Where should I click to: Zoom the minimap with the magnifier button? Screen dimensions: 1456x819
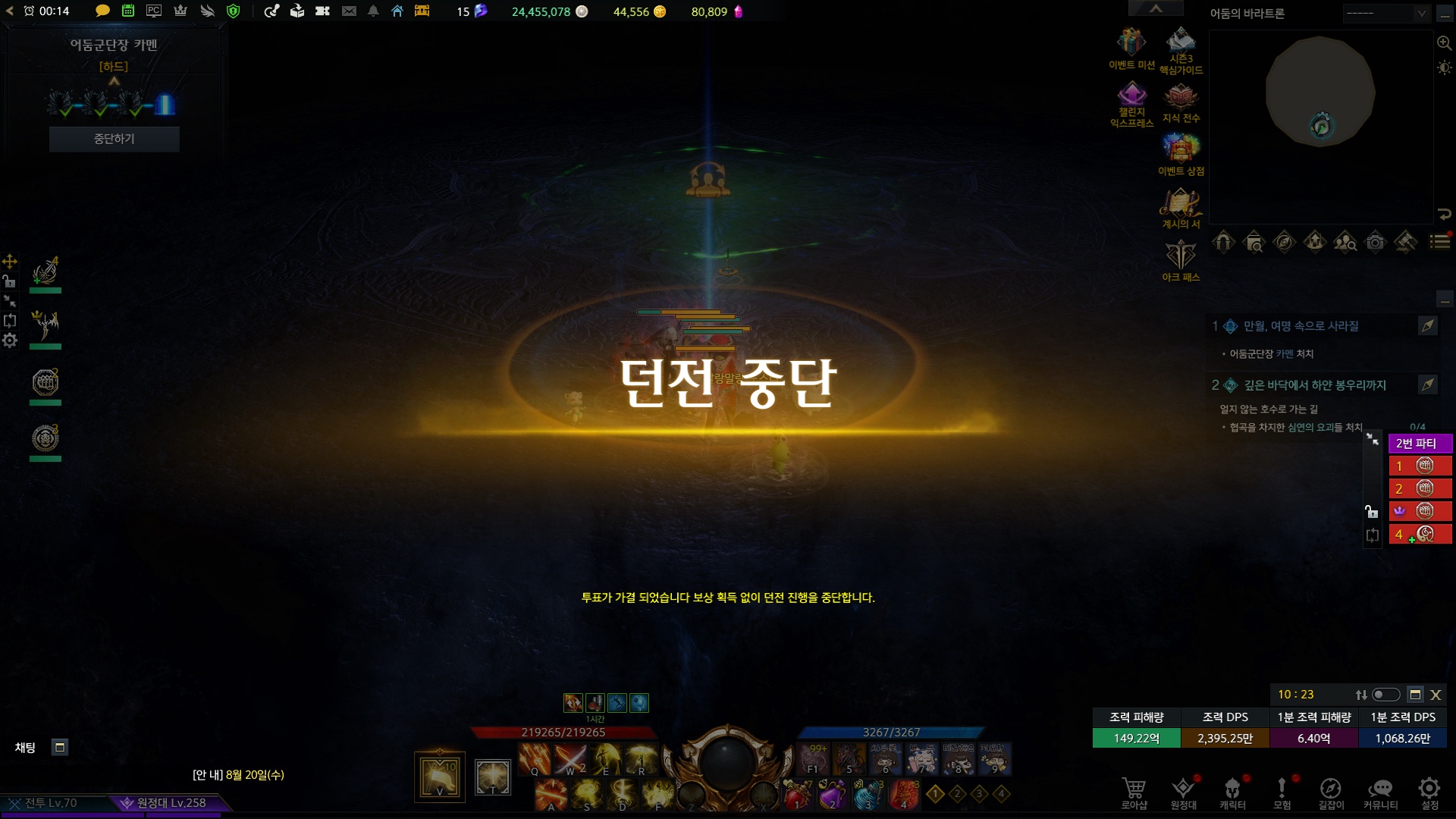click(x=1444, y=43)
